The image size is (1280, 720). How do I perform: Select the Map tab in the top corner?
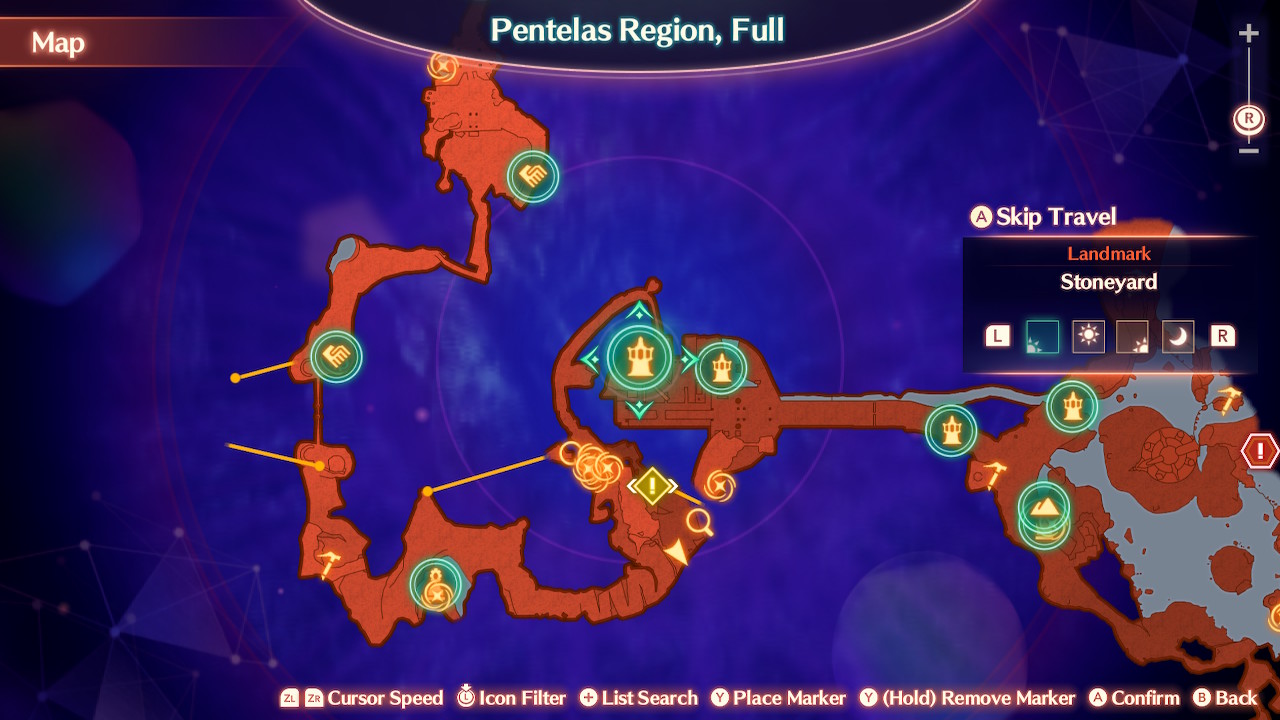57,43
